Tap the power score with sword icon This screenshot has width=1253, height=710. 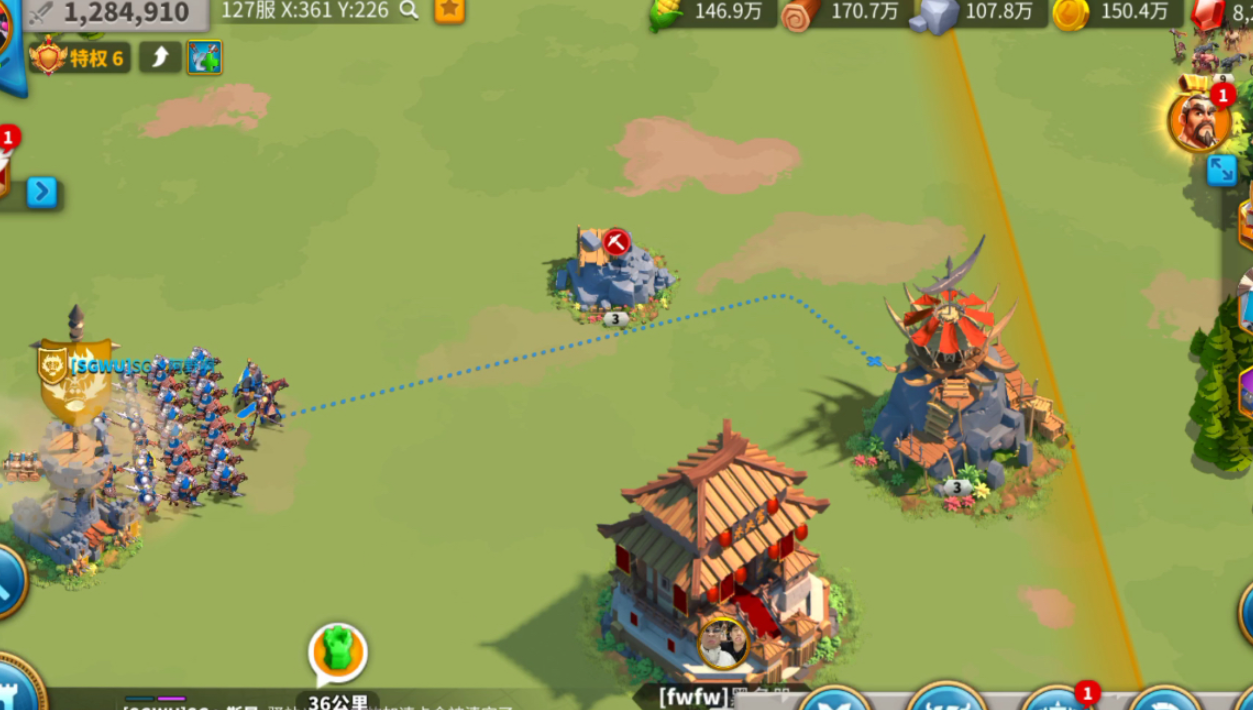click(110, 12)
